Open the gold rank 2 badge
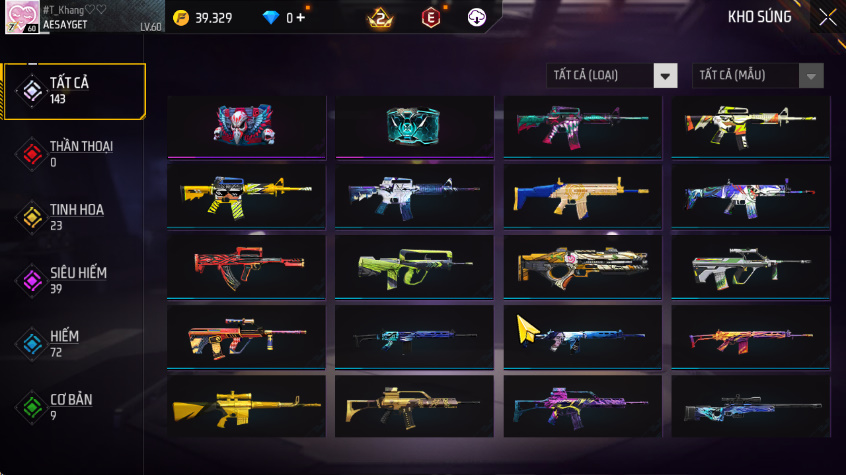The image size is (846, 475). click(x=380, y=17)
